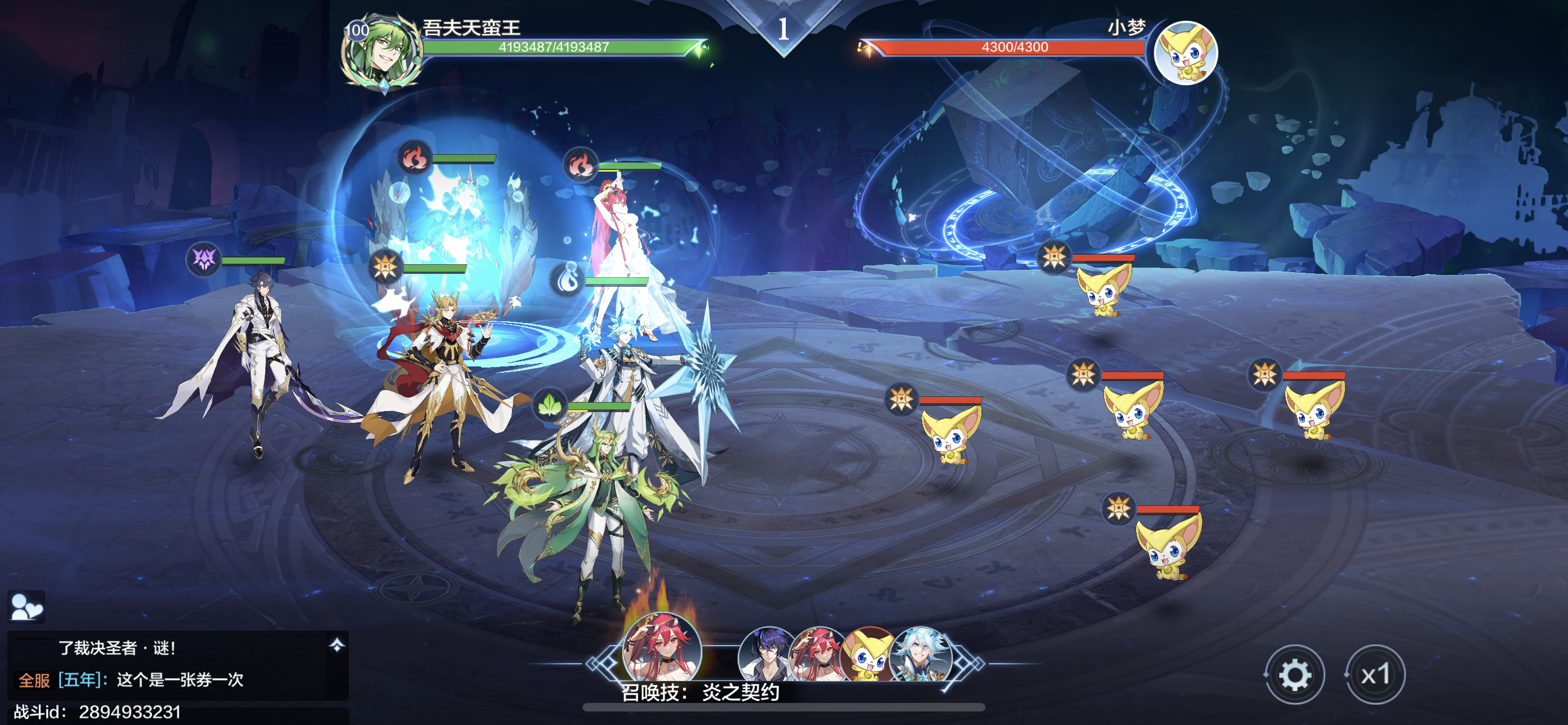
Task: Open the gear settings button
Action: point(1294,675)
